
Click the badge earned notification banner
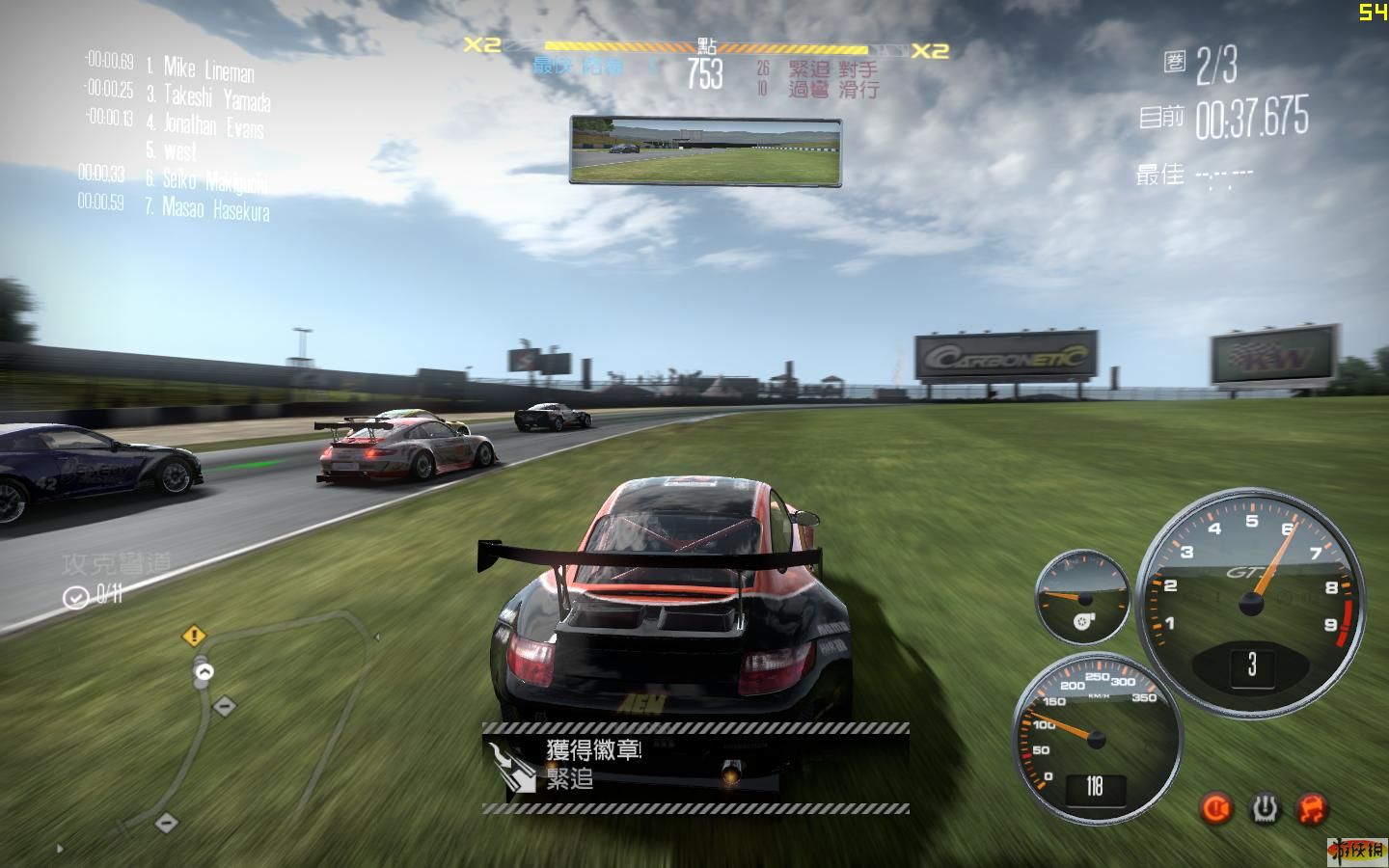[694, 768]
